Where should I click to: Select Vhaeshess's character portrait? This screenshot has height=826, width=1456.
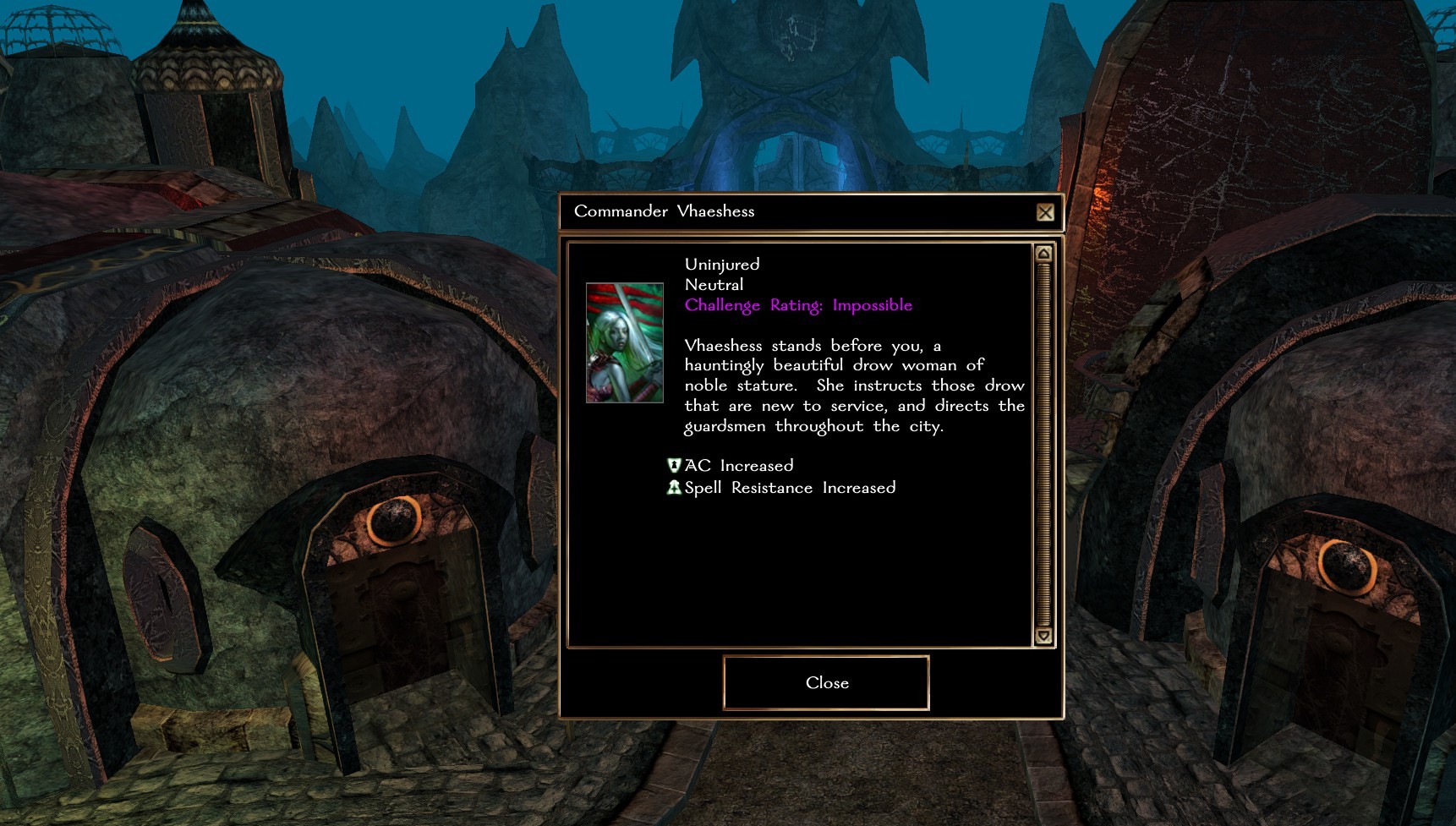625,342
